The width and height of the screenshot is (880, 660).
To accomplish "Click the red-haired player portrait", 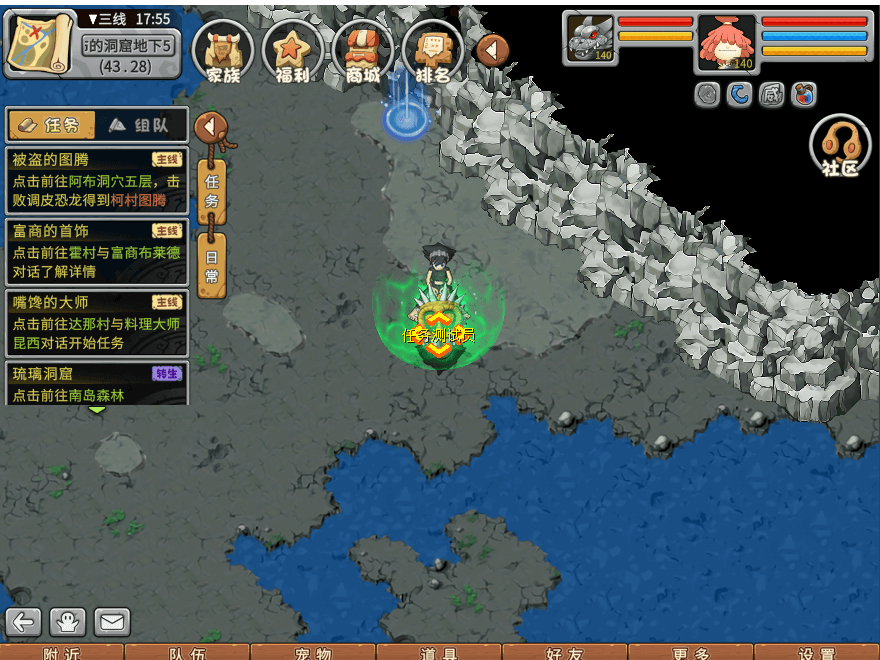I will click(x=726, y=42).
